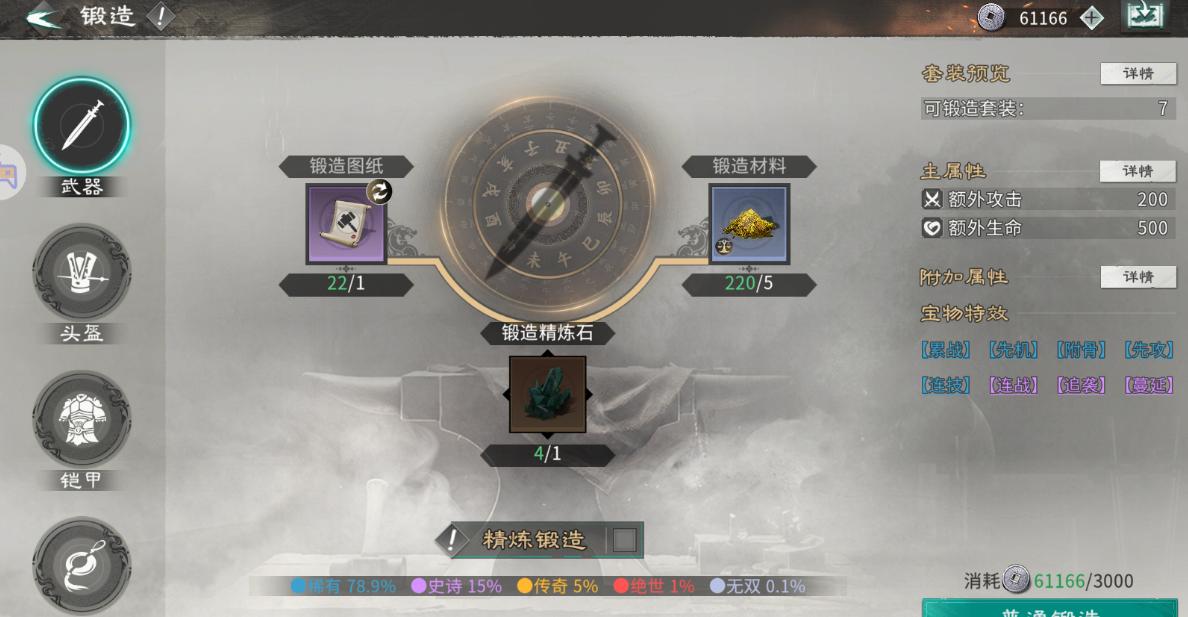Add more coins with the plus button
This screenshot has width=1188, height=617.
click(1091, 18)
